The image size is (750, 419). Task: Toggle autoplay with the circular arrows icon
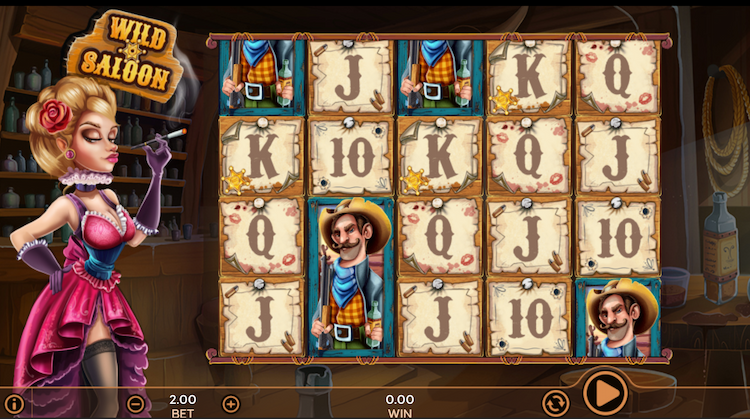tap(554, 402)
